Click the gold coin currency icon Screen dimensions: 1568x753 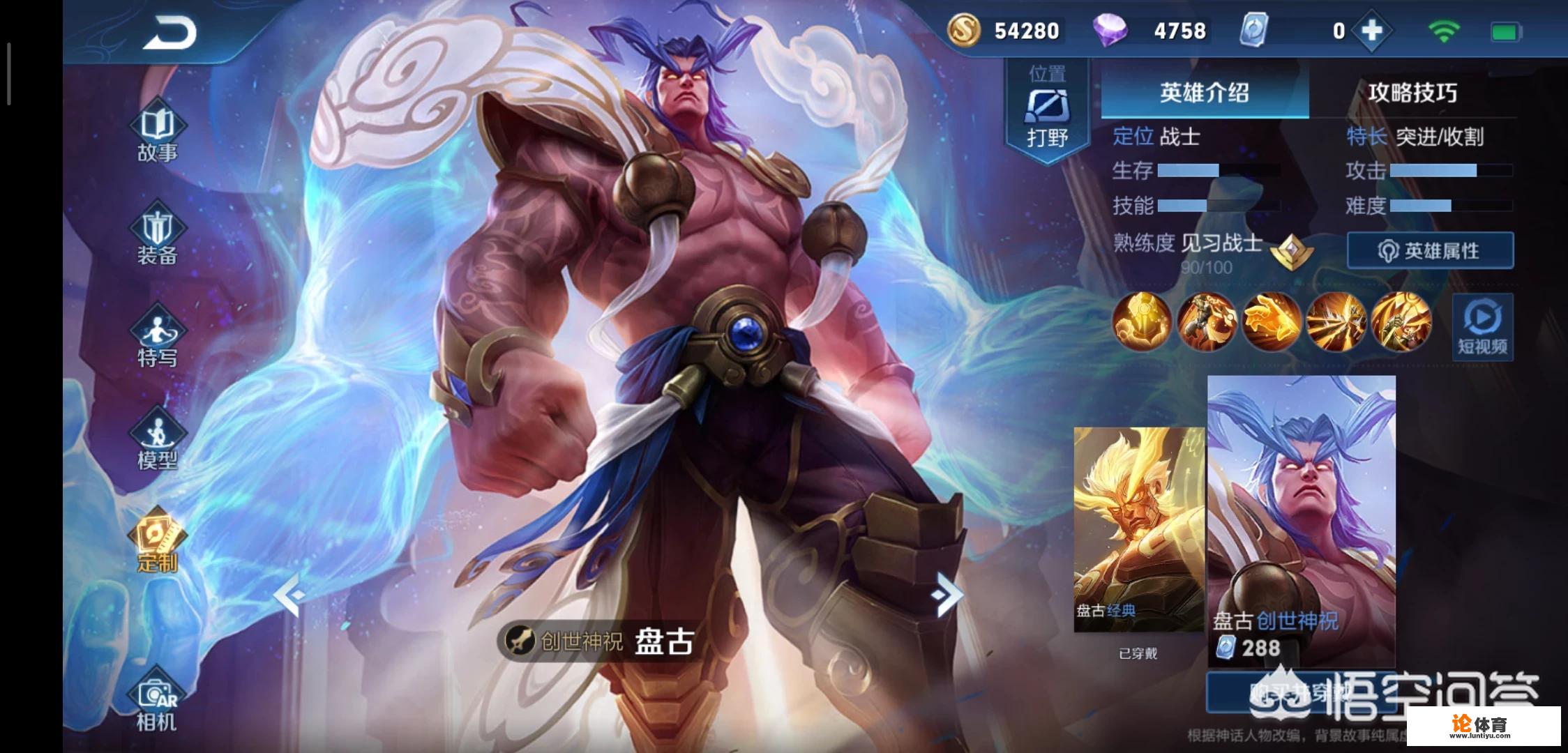pos(964,31)
